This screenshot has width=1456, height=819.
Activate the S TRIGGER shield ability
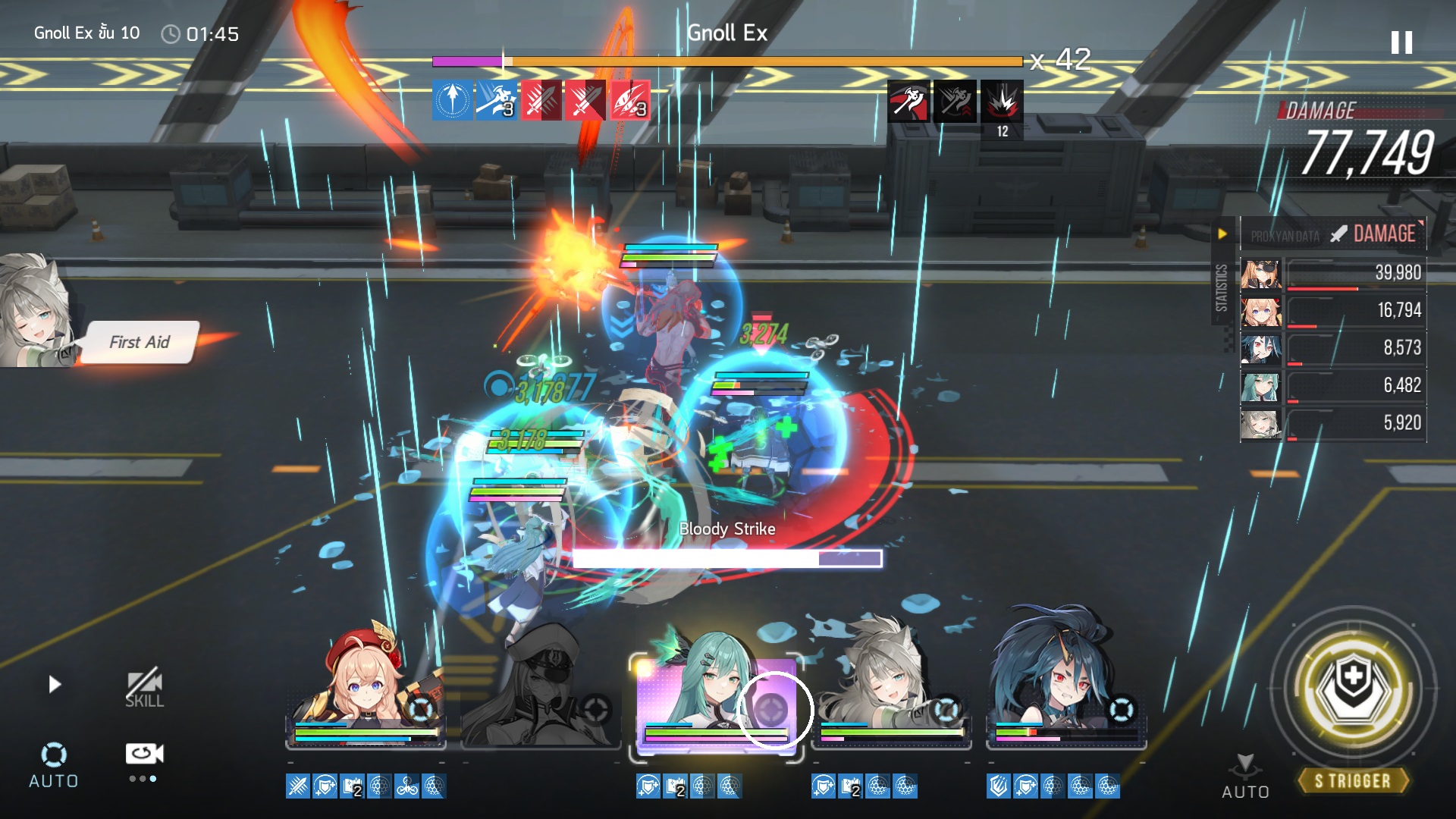pyautogui.click(x=1353, y=687)
